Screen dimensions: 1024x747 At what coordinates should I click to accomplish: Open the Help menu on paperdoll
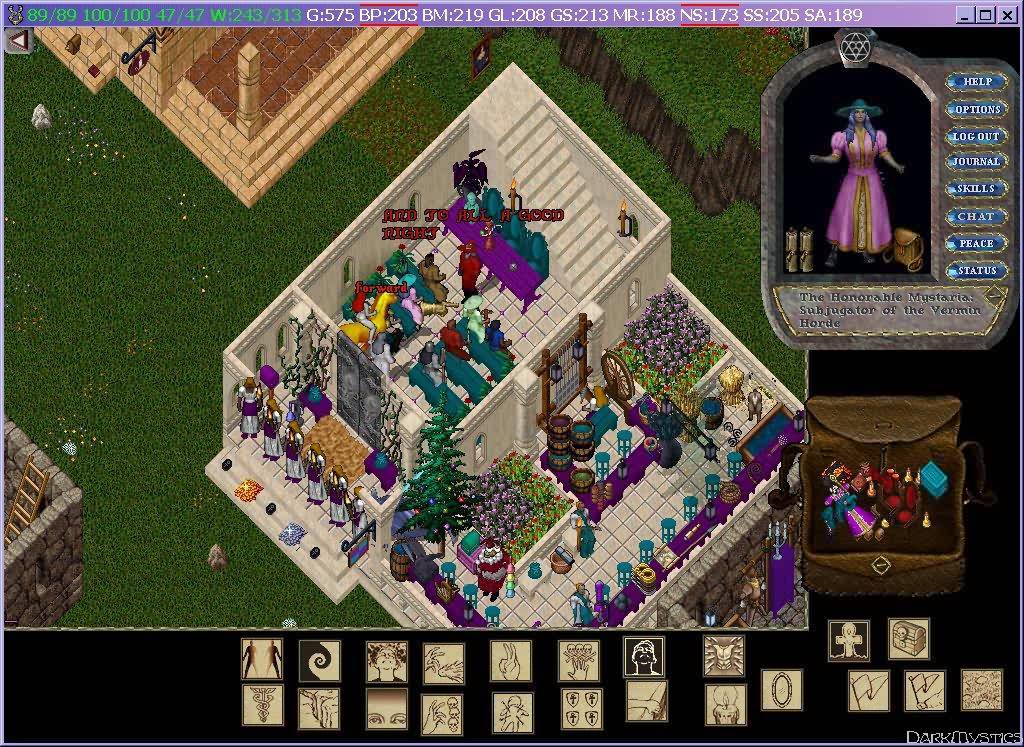977,82
